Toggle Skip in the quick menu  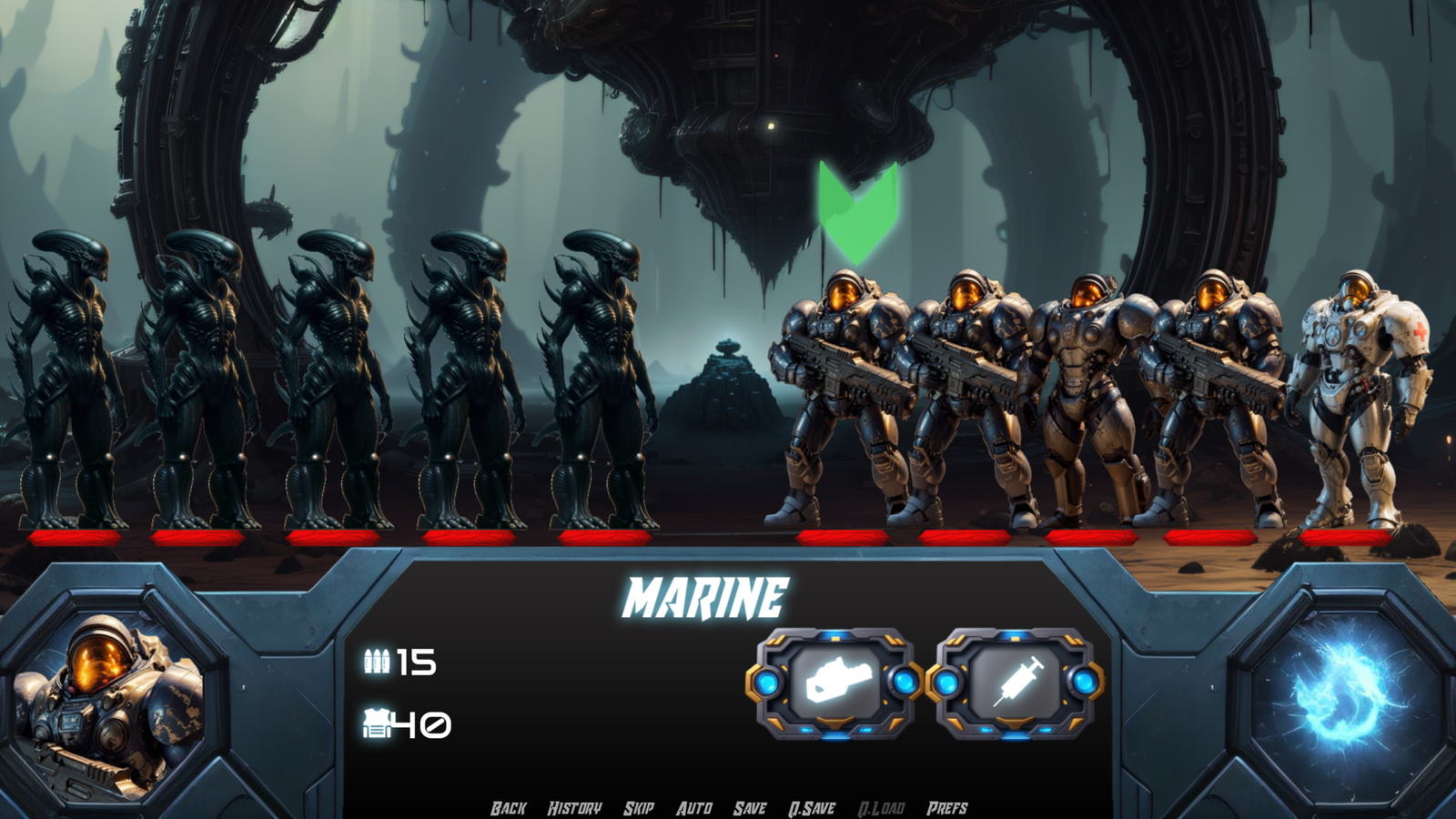tap(639, 808)
